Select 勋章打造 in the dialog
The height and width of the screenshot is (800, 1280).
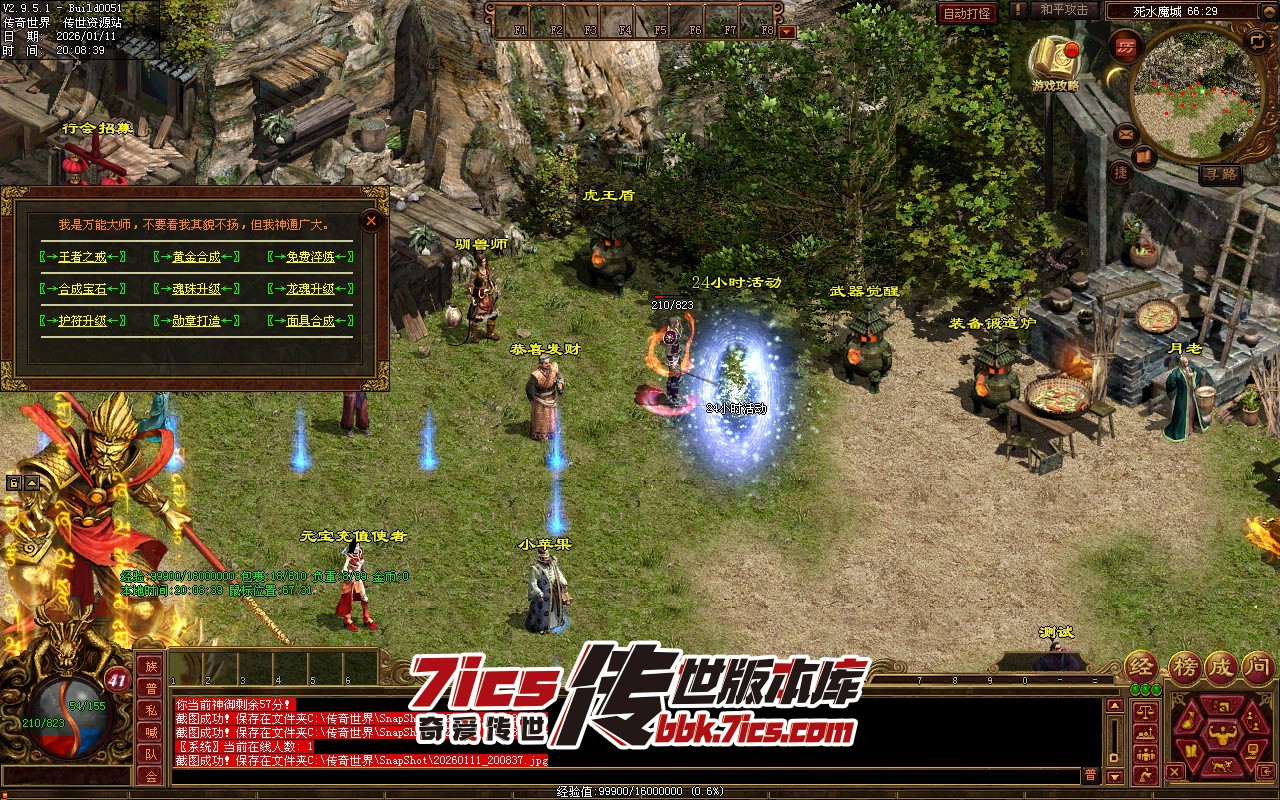[x=196, y=321]
